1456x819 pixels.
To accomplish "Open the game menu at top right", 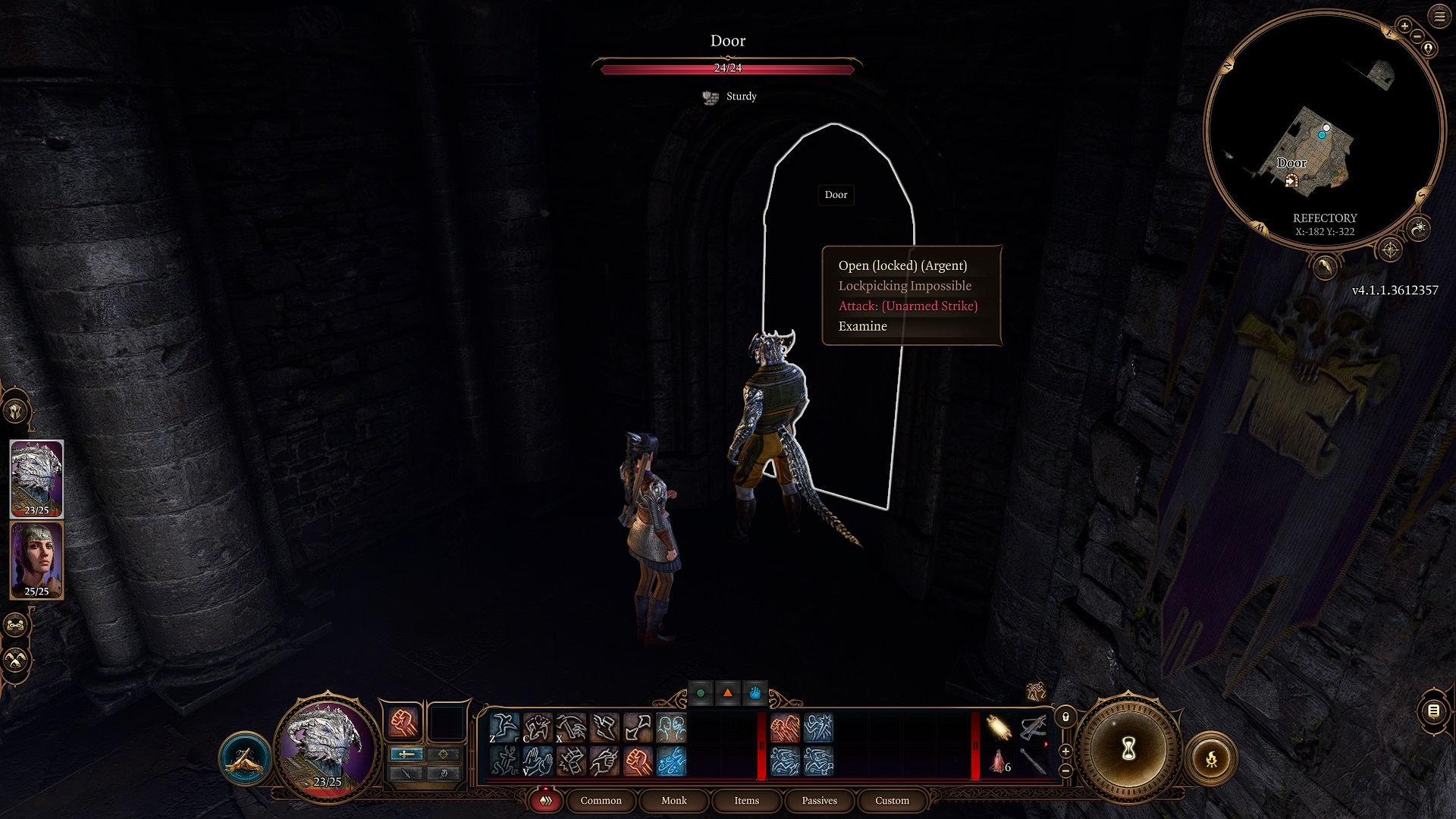I will (1439, 16).
